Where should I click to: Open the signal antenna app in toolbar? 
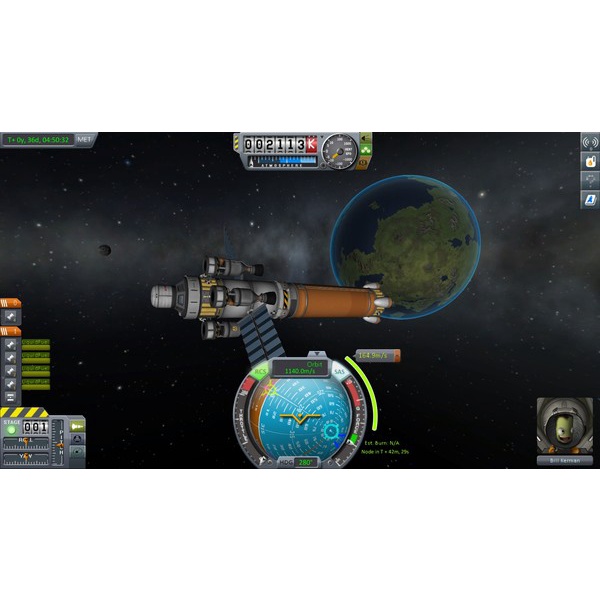click(x=590, y=142)
